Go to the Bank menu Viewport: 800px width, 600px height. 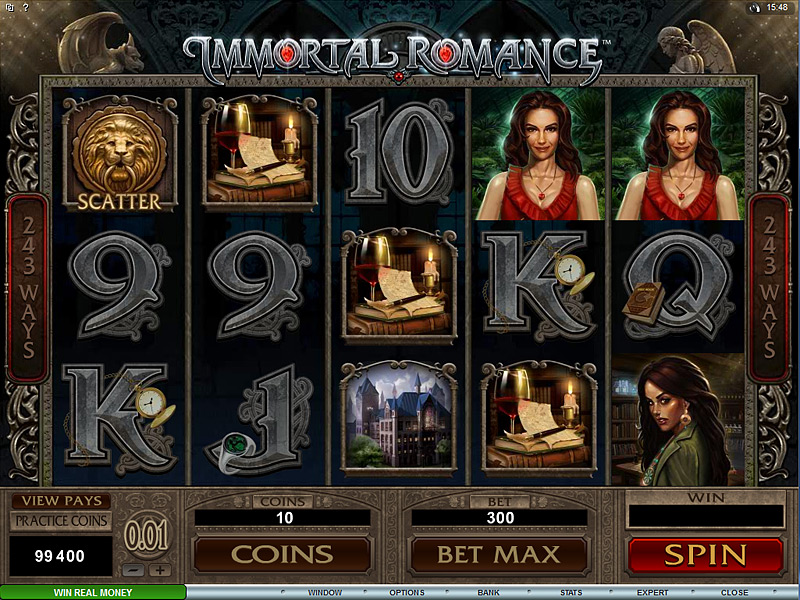pyautogui.click(x=489, y=593)
